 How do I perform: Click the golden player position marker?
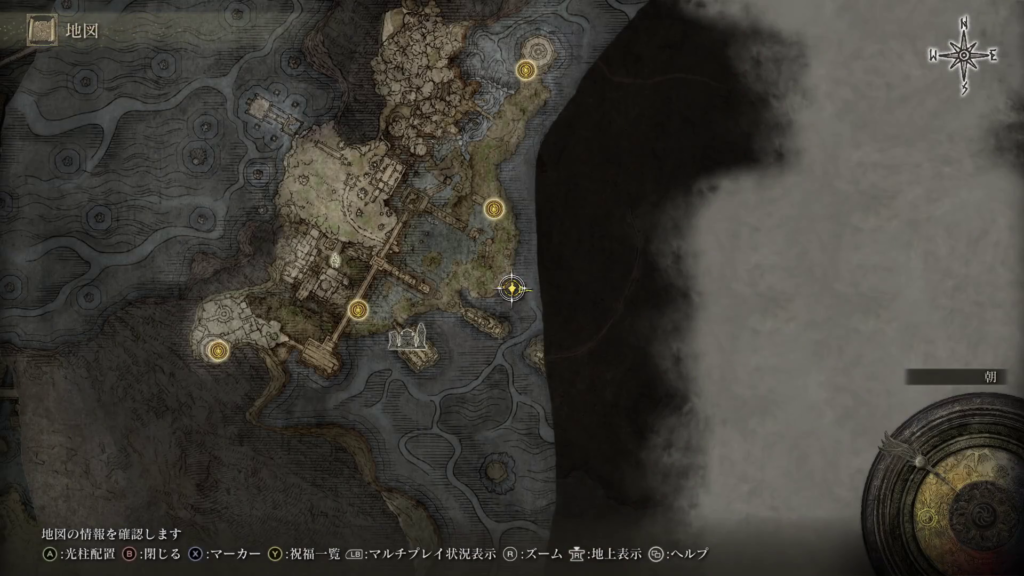click(512, 288)
